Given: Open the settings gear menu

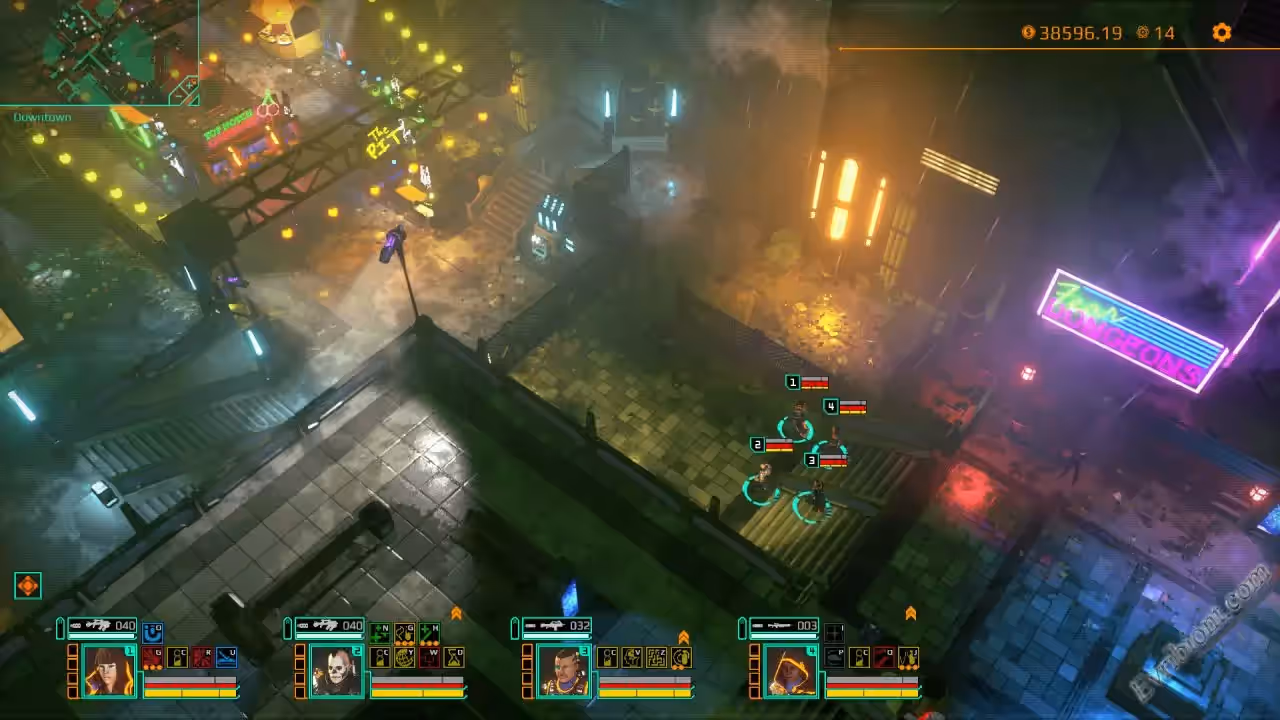Looking at the screenshot, I should (1221, 33).
